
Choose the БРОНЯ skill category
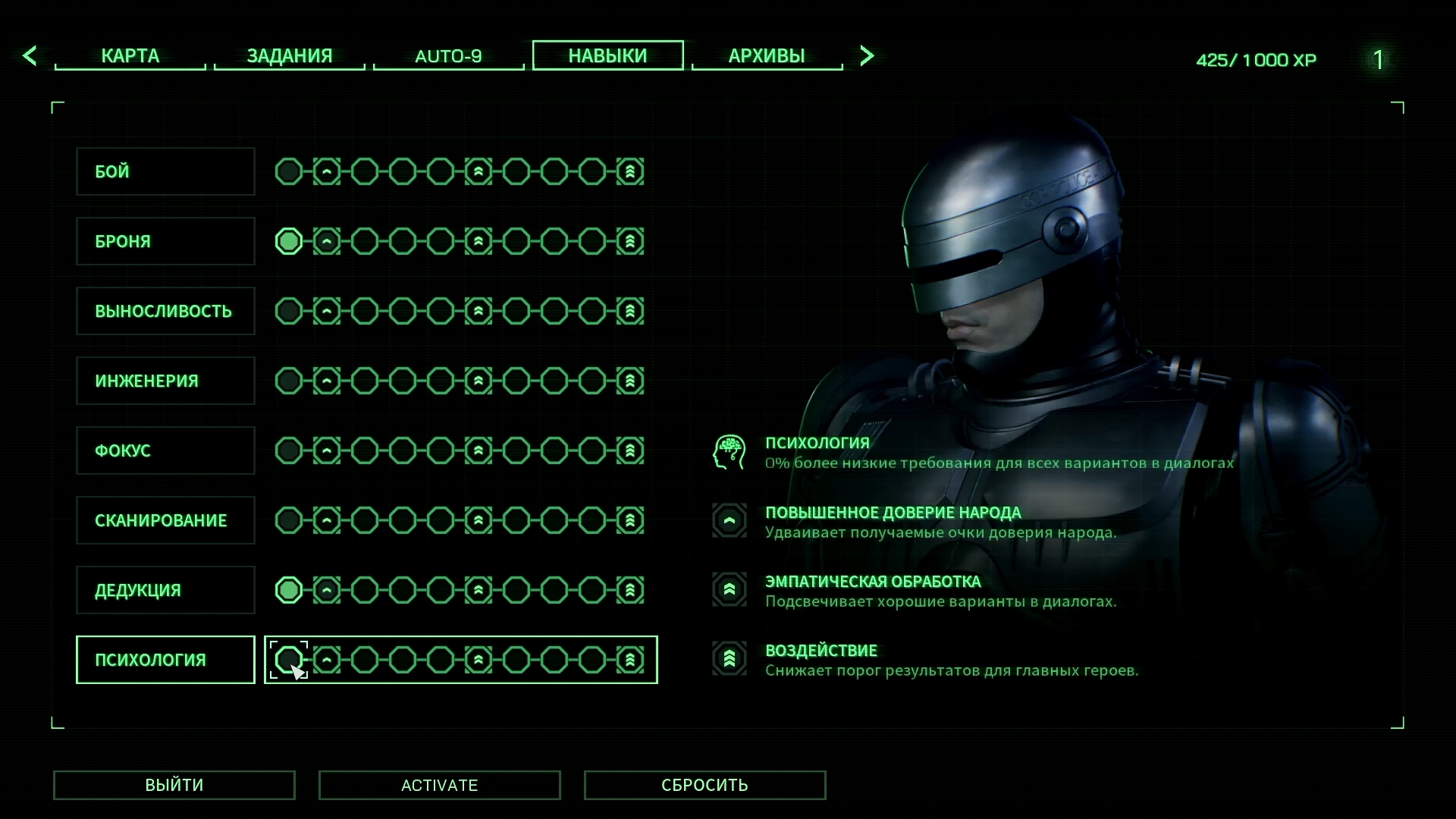click(x=165, y=241)
